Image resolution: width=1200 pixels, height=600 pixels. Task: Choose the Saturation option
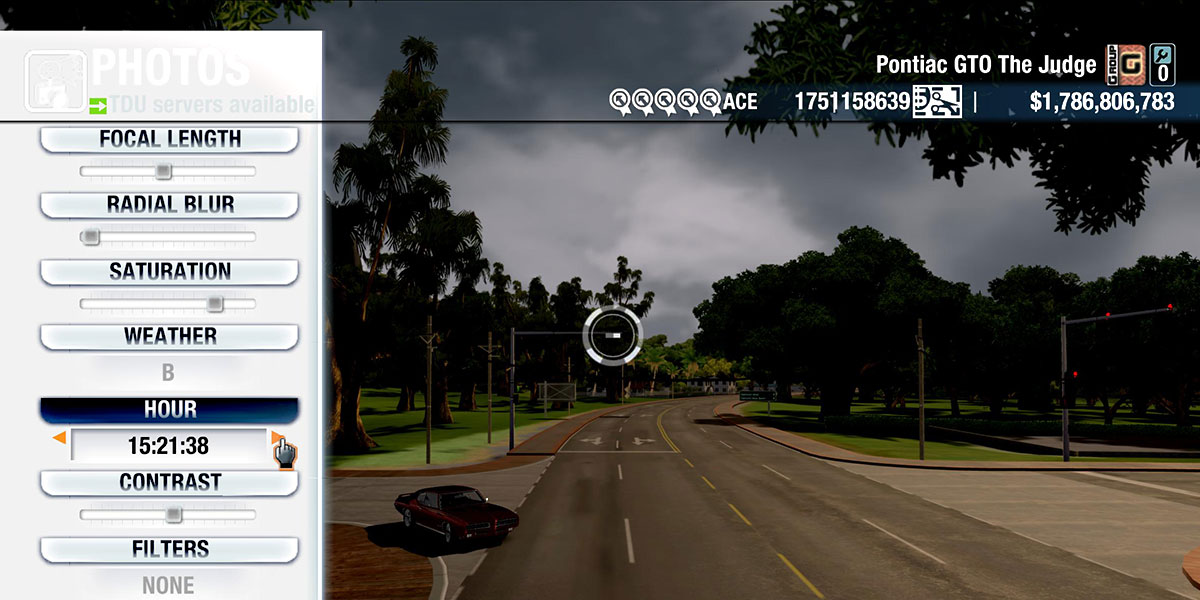click(x=169, y=271)
